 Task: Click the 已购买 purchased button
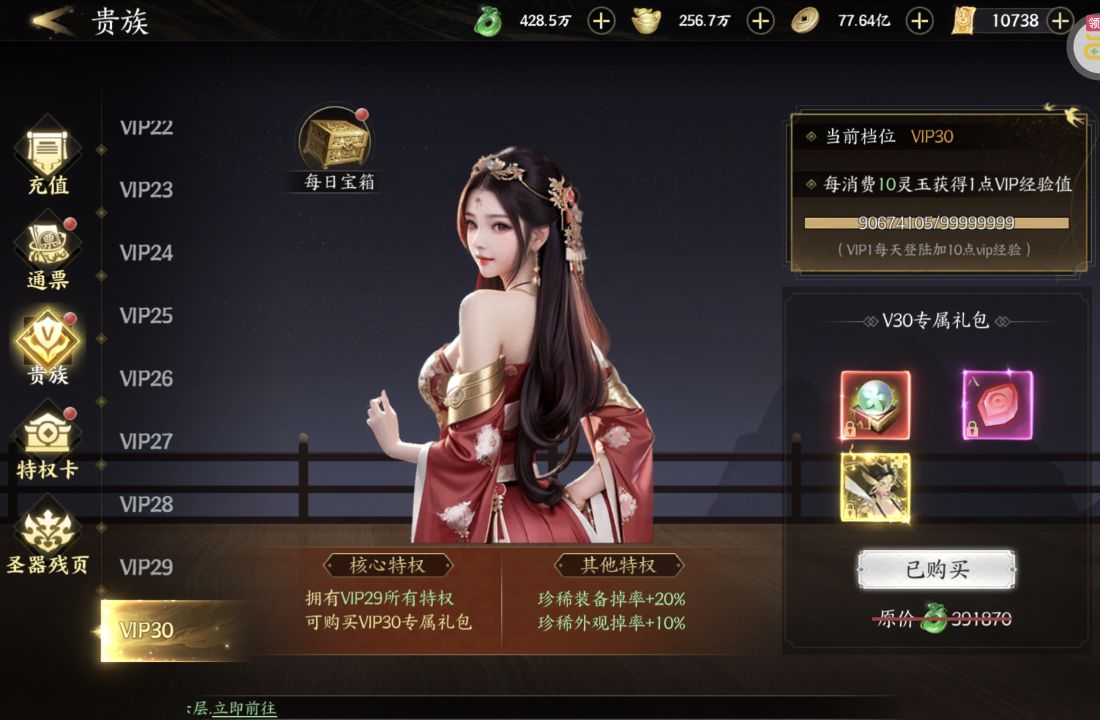(936, 570)
